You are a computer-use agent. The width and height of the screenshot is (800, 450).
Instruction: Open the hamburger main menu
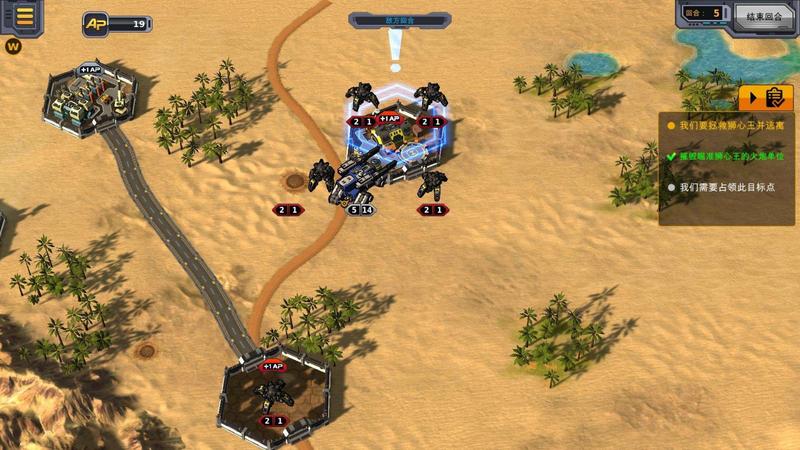click(24, 16)
